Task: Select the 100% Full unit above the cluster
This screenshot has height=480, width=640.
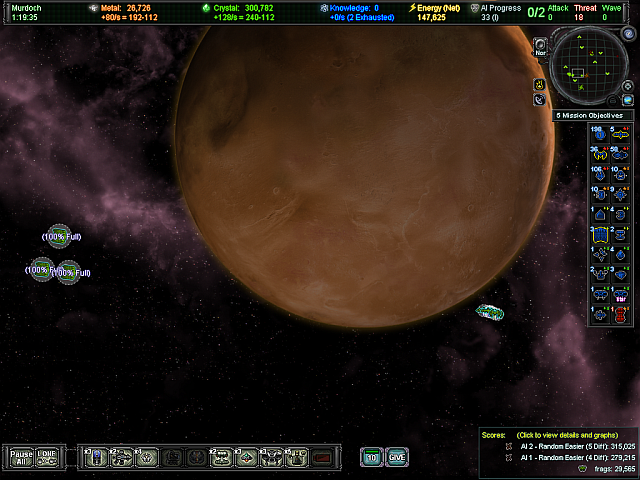Action: (60, 235)
